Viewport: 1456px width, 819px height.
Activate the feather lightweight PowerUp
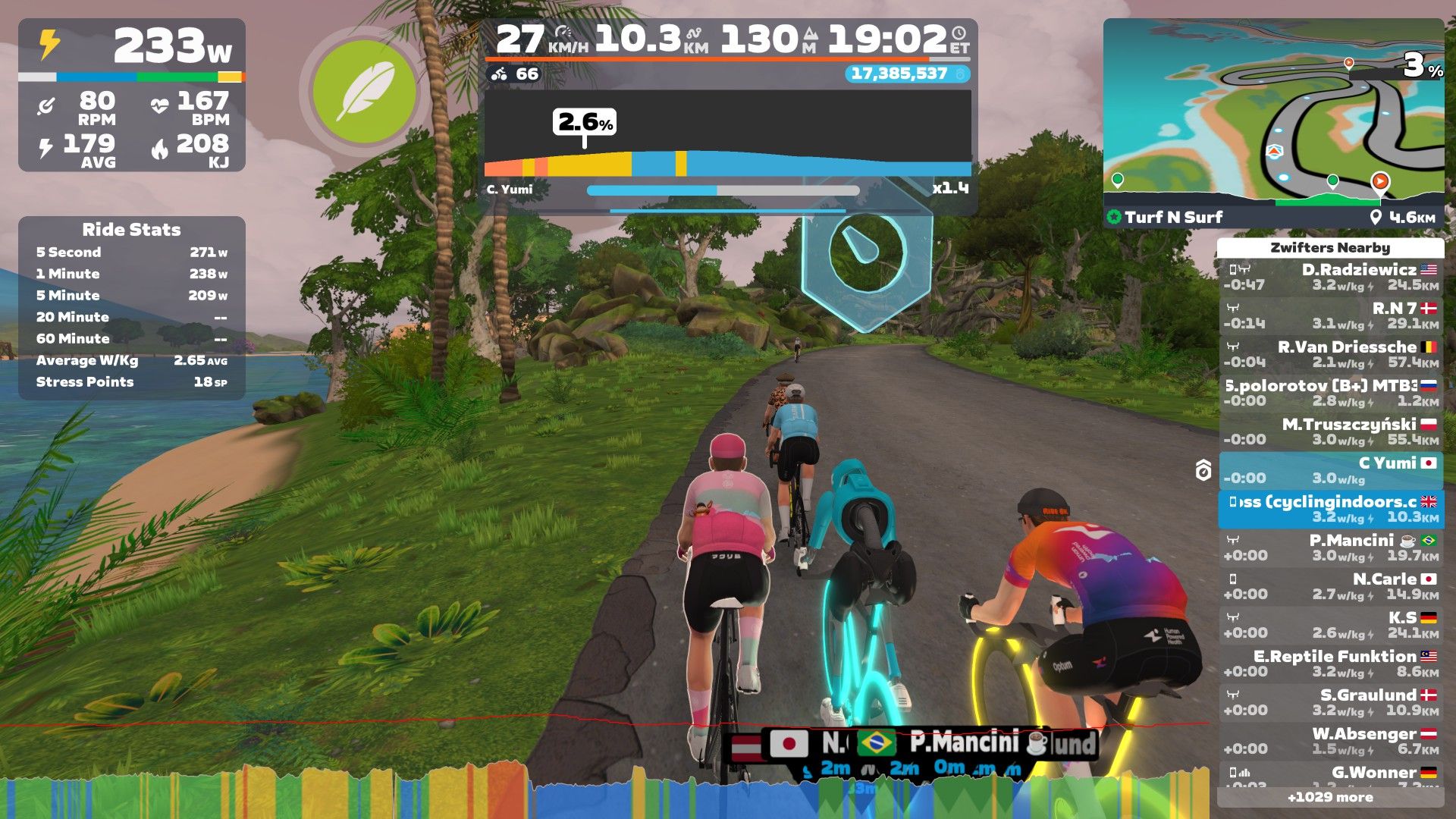pyautogui.click(x=365, y=92)
